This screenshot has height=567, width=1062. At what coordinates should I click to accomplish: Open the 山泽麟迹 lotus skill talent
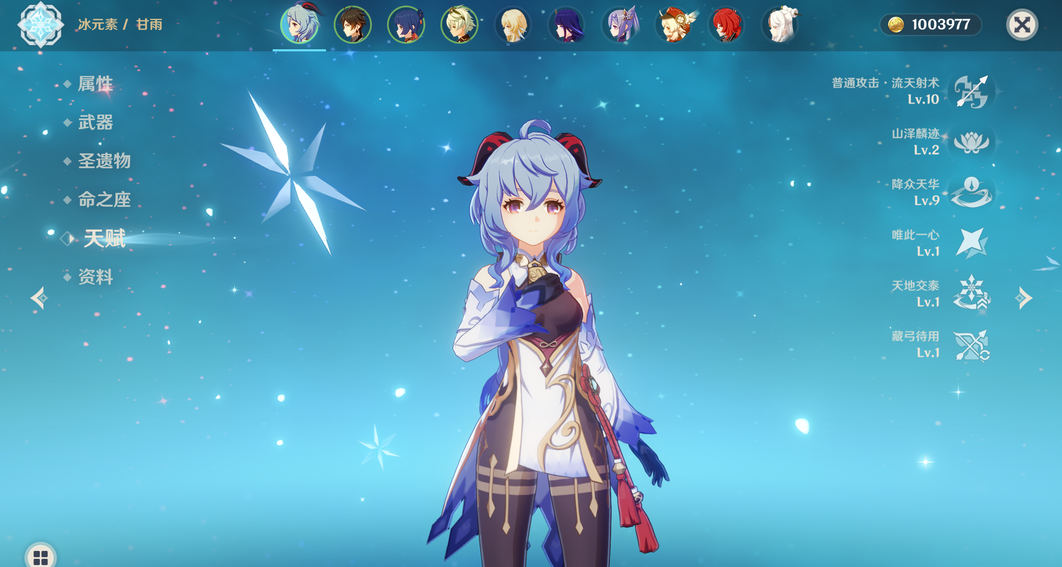tap(970, 142)
